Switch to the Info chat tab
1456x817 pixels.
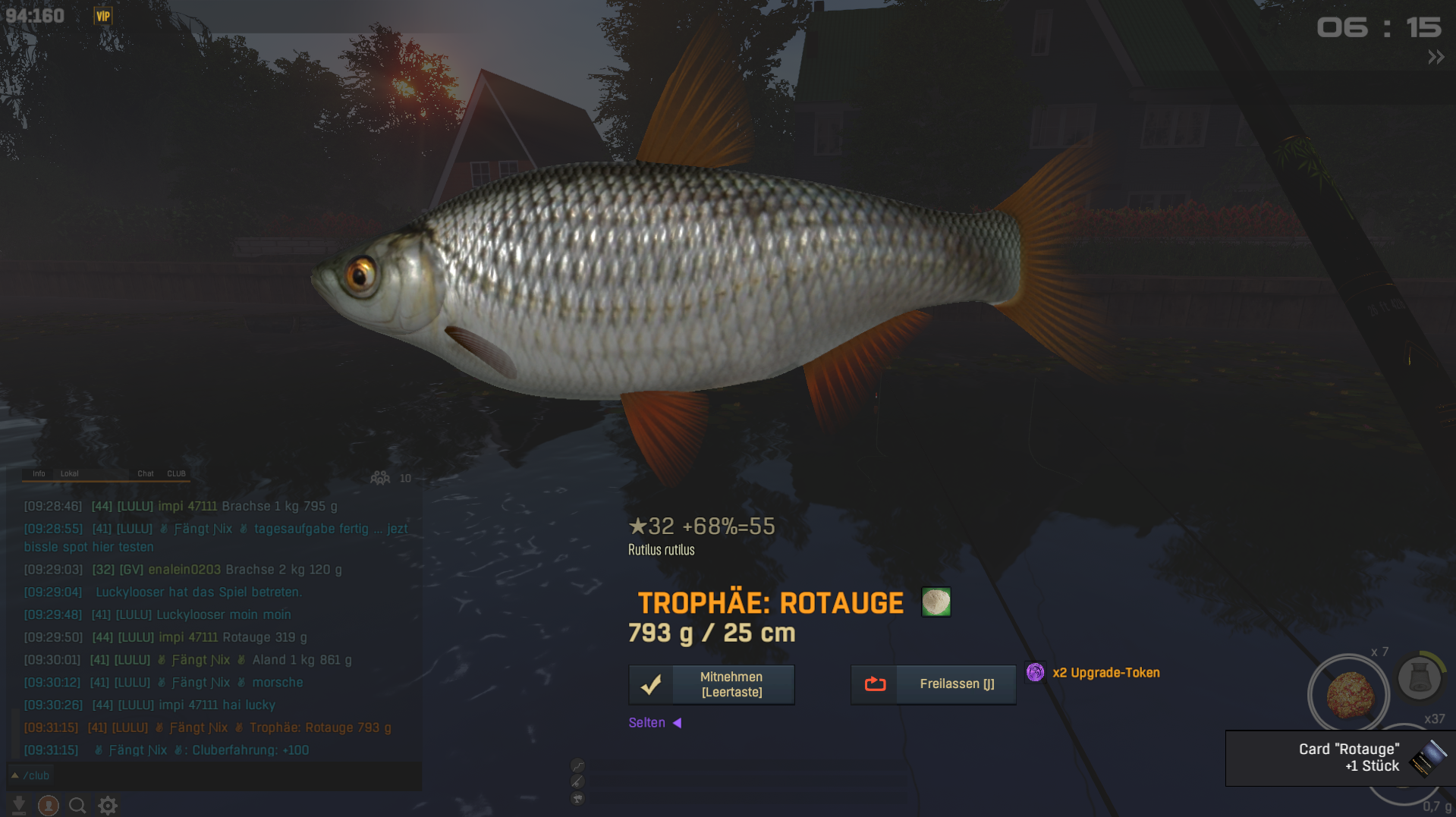tap(39, 473)
